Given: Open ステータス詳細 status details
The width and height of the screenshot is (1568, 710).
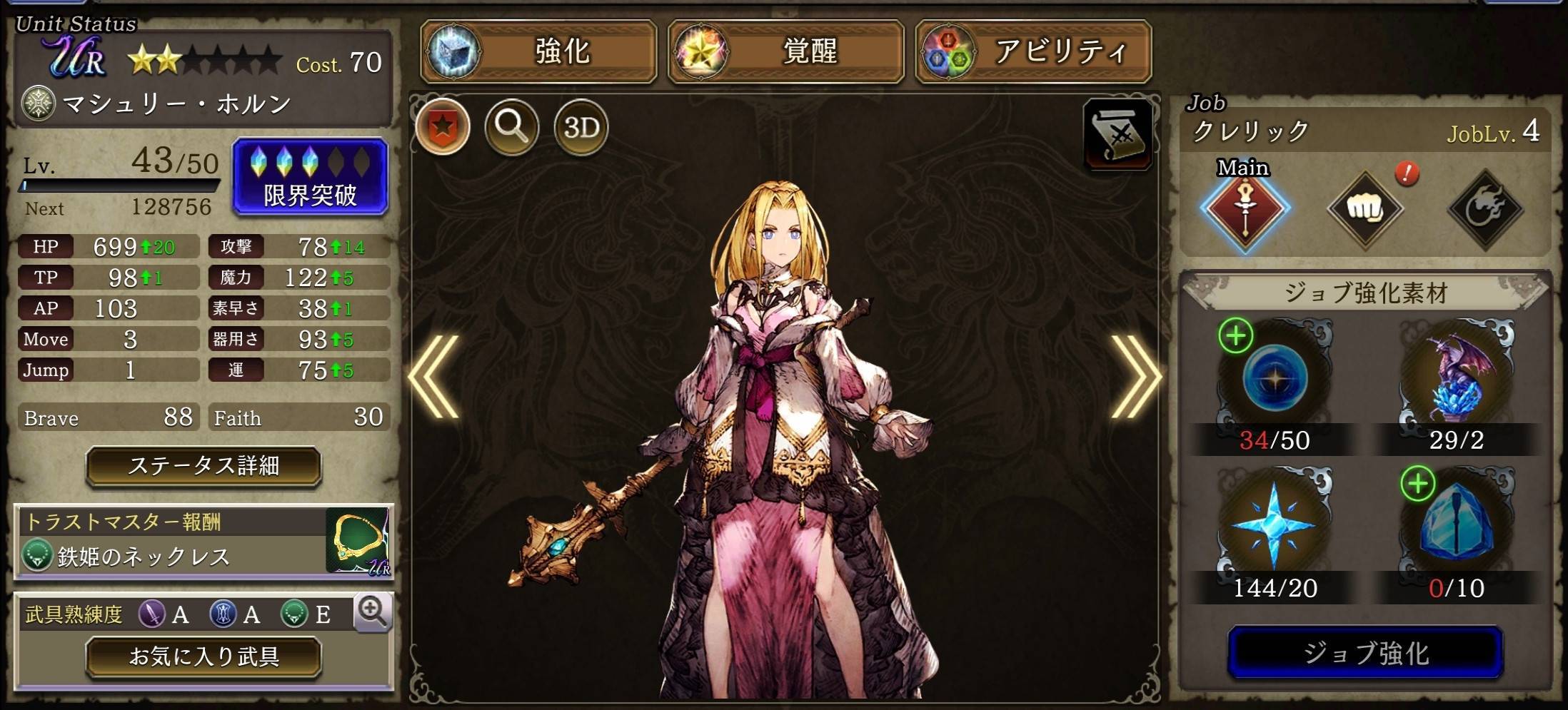Looking at the screenshot, I should (x=202, y=466).
